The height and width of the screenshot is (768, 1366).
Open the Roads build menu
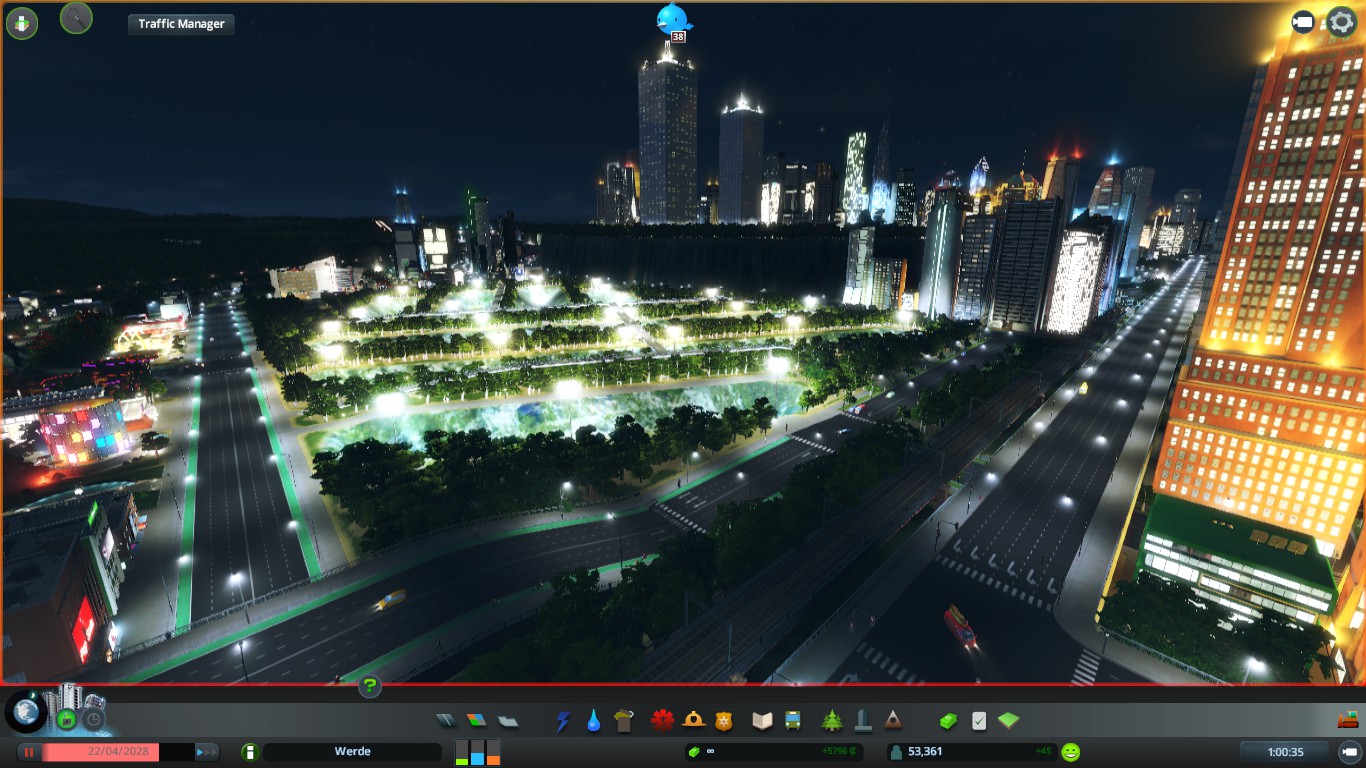click(446, 720)
